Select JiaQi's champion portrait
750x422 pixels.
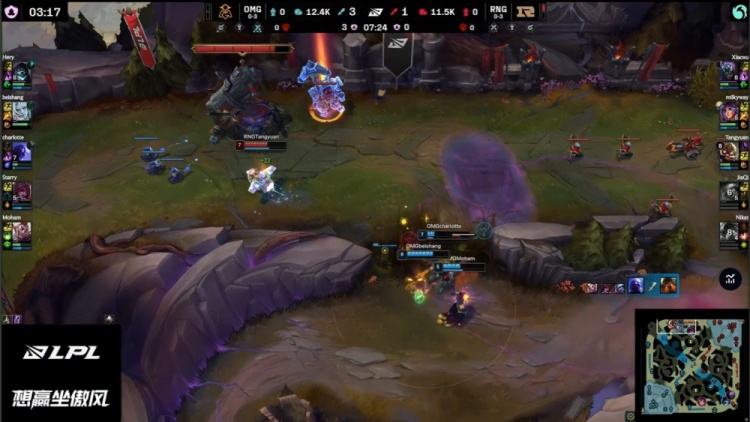(x=729, y=192)
